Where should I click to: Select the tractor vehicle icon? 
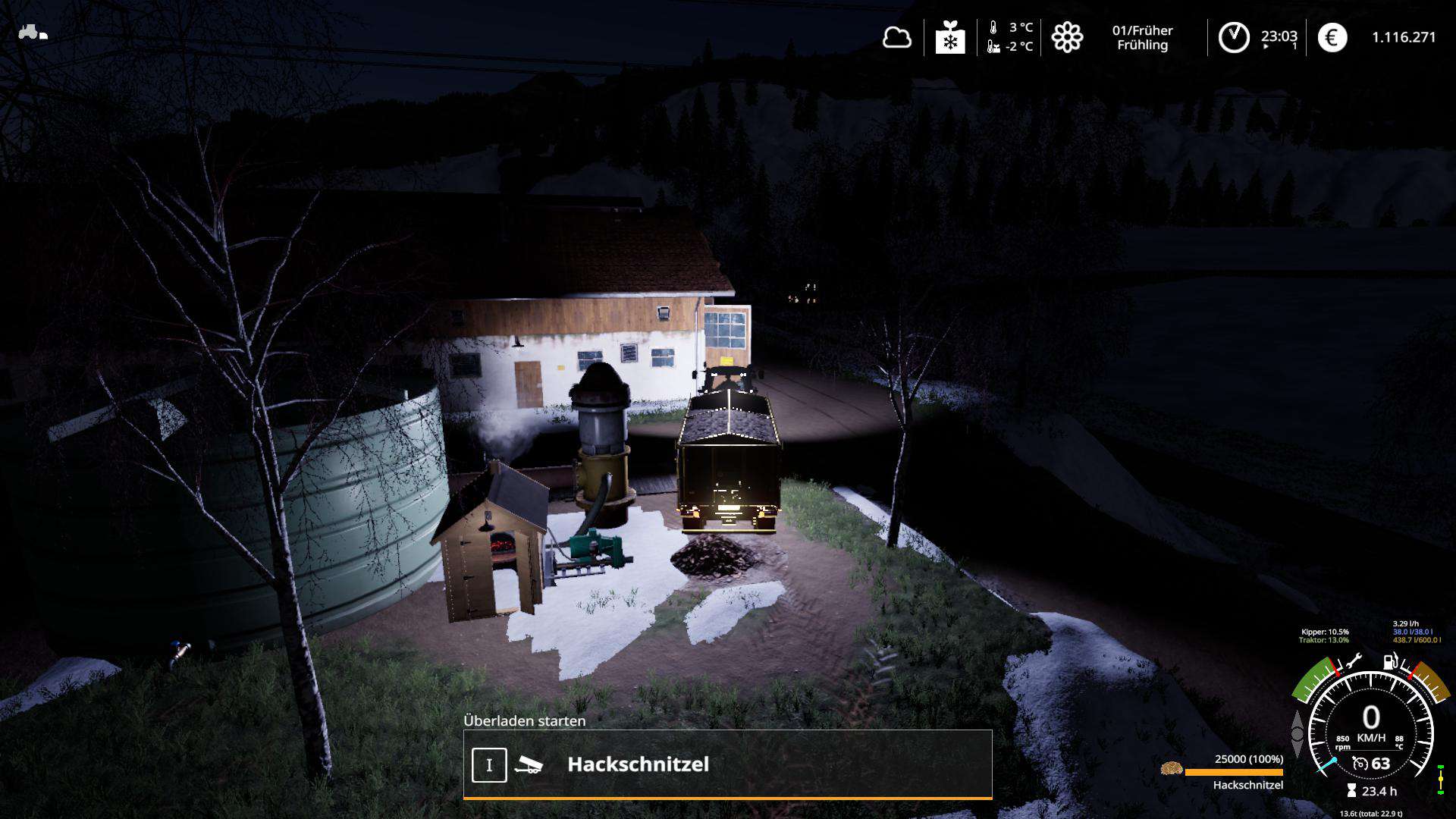(33, 33)
